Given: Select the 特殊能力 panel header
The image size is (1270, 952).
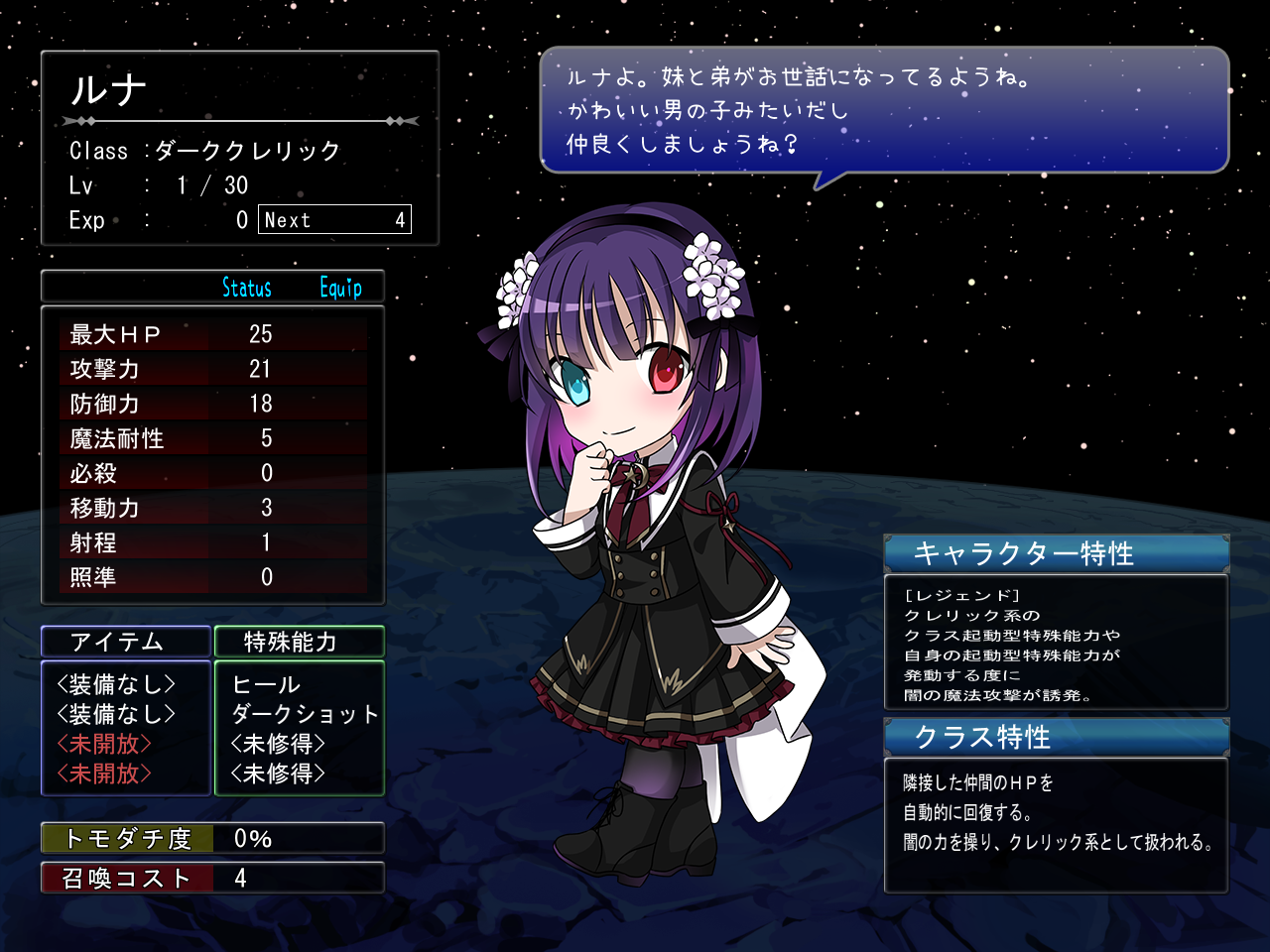Looking at the screenshot, I should [299, 642].
